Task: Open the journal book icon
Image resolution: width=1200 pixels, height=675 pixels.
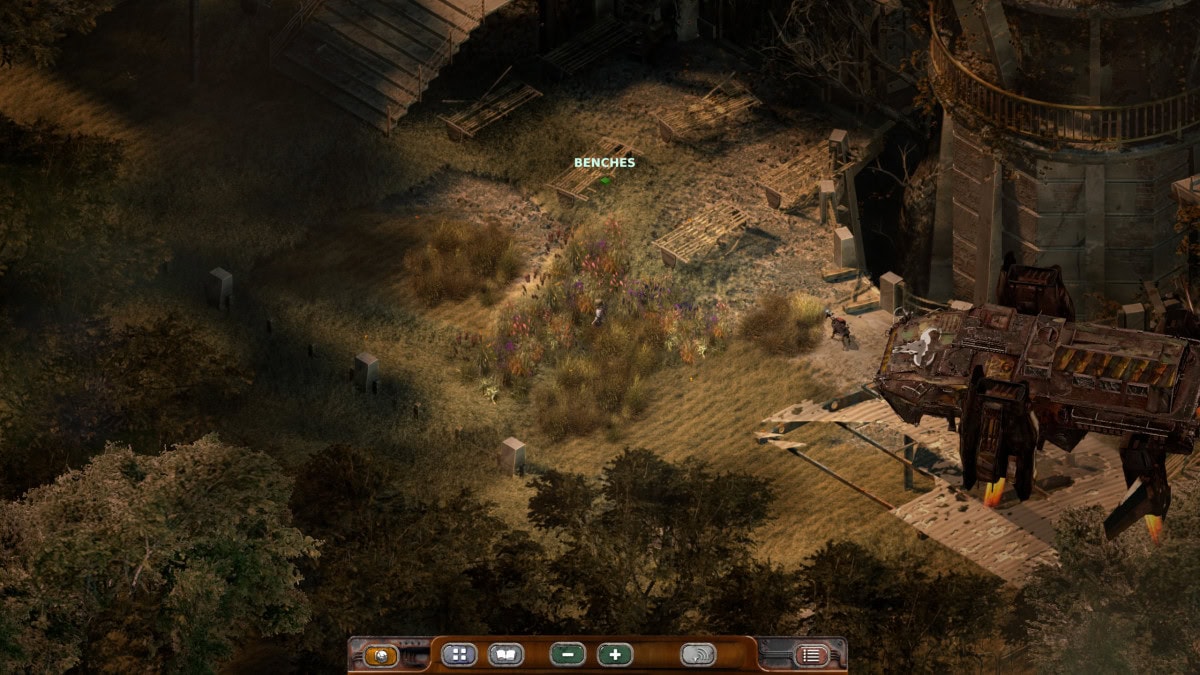Action: pyautogui.click(x=506, y=655)
